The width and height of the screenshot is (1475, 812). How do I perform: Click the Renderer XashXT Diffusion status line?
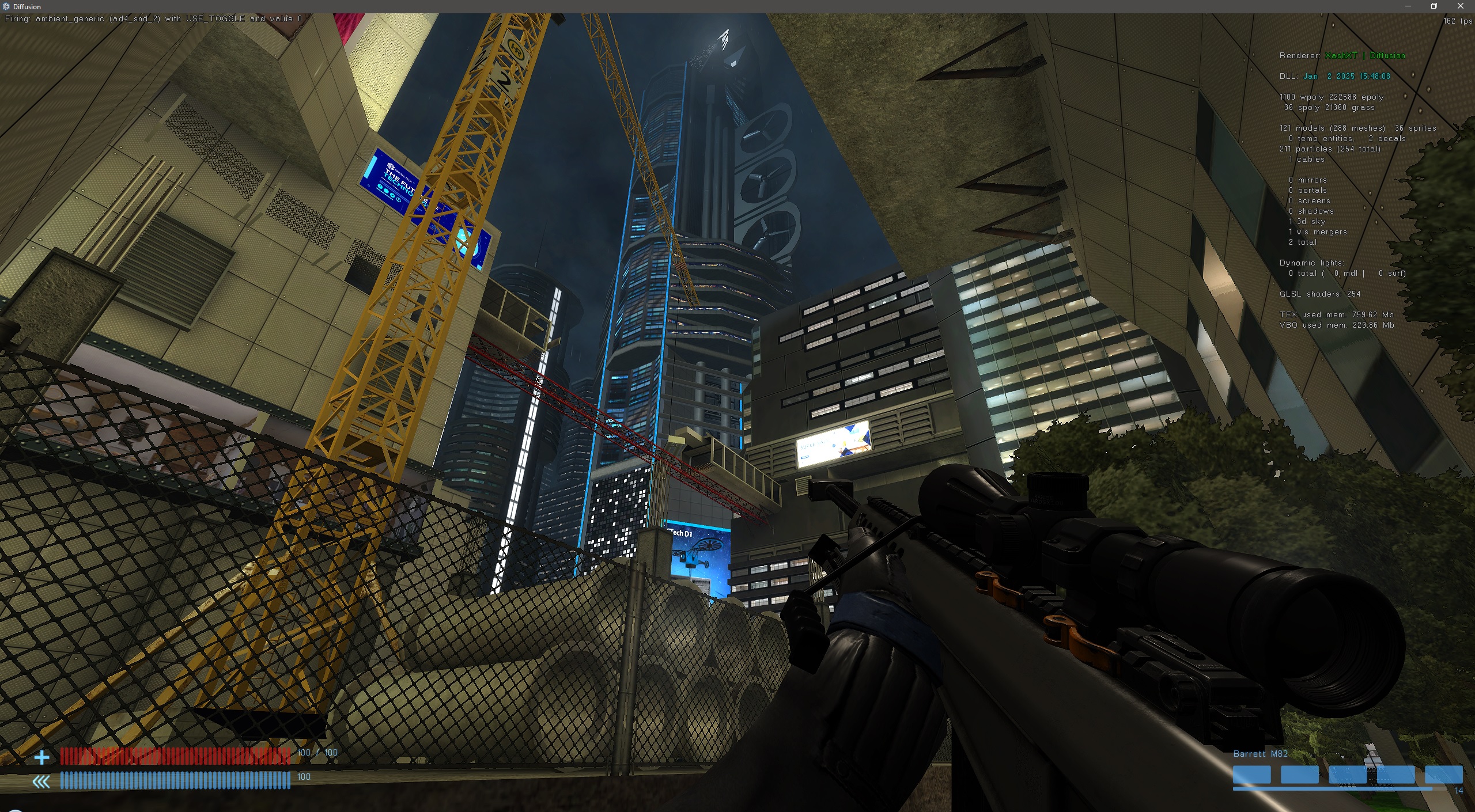point(1342,55)
